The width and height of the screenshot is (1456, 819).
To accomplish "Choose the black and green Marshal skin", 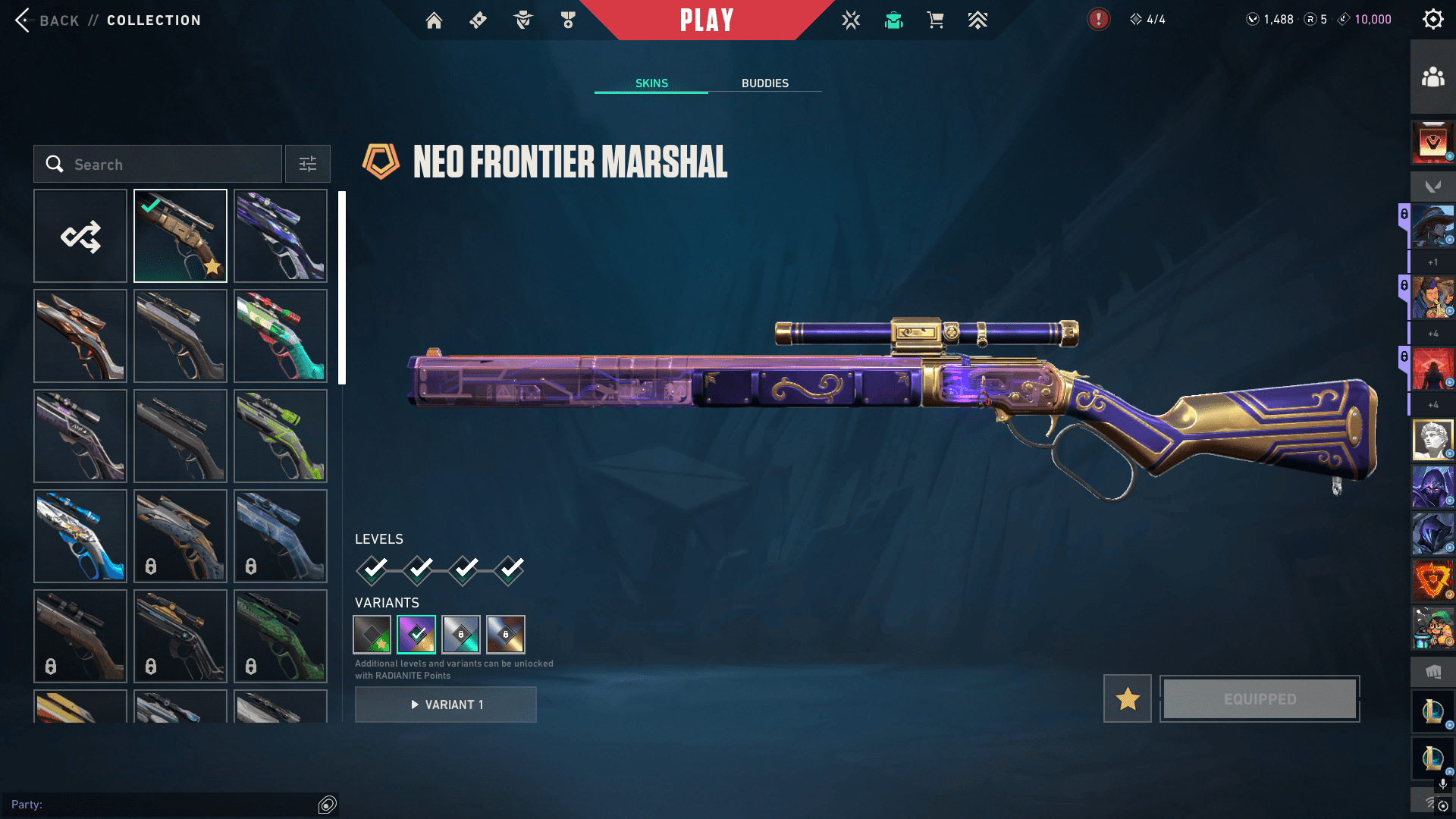I will 281,436.
